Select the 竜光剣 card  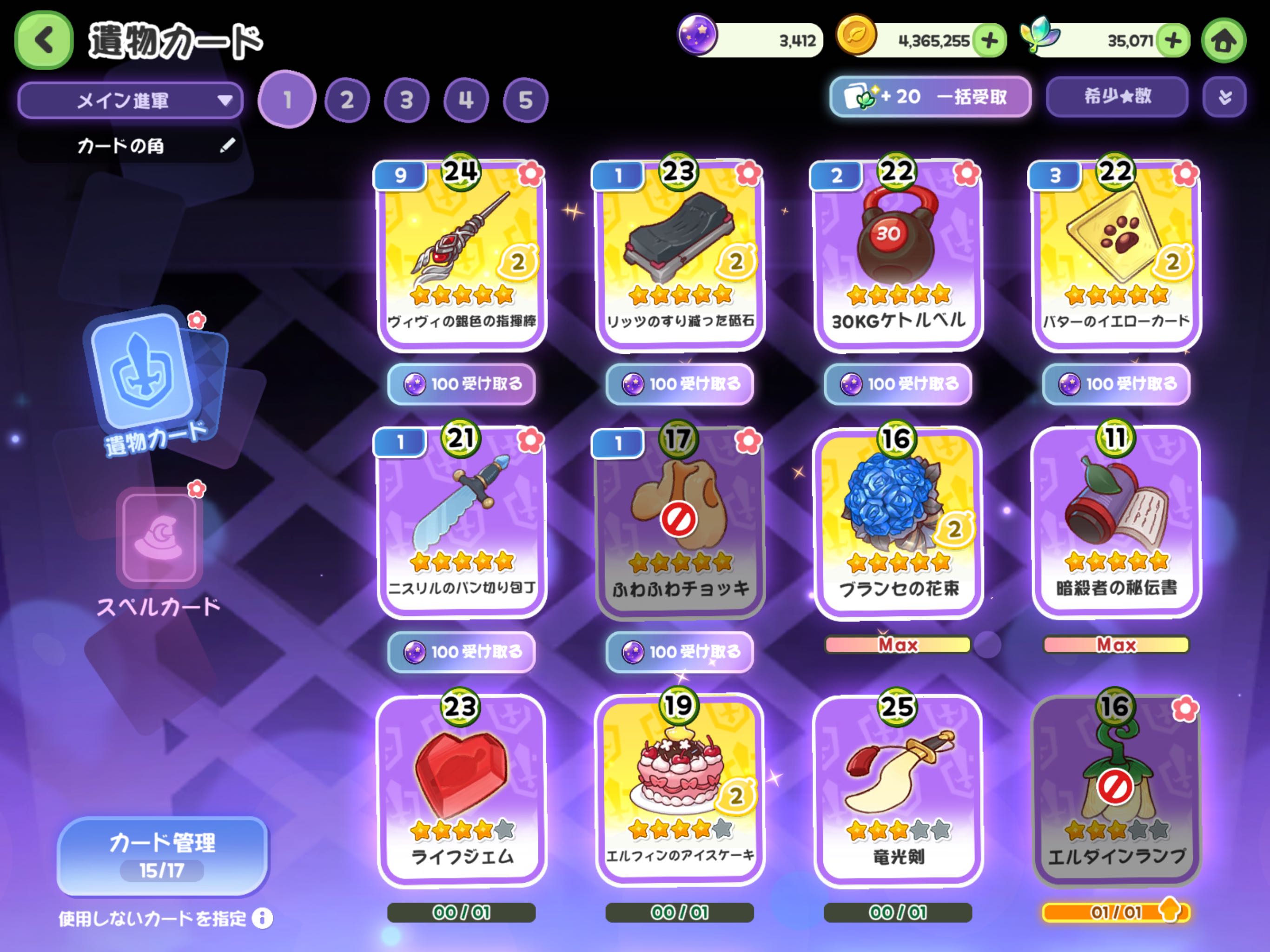(x=899, y=789)
